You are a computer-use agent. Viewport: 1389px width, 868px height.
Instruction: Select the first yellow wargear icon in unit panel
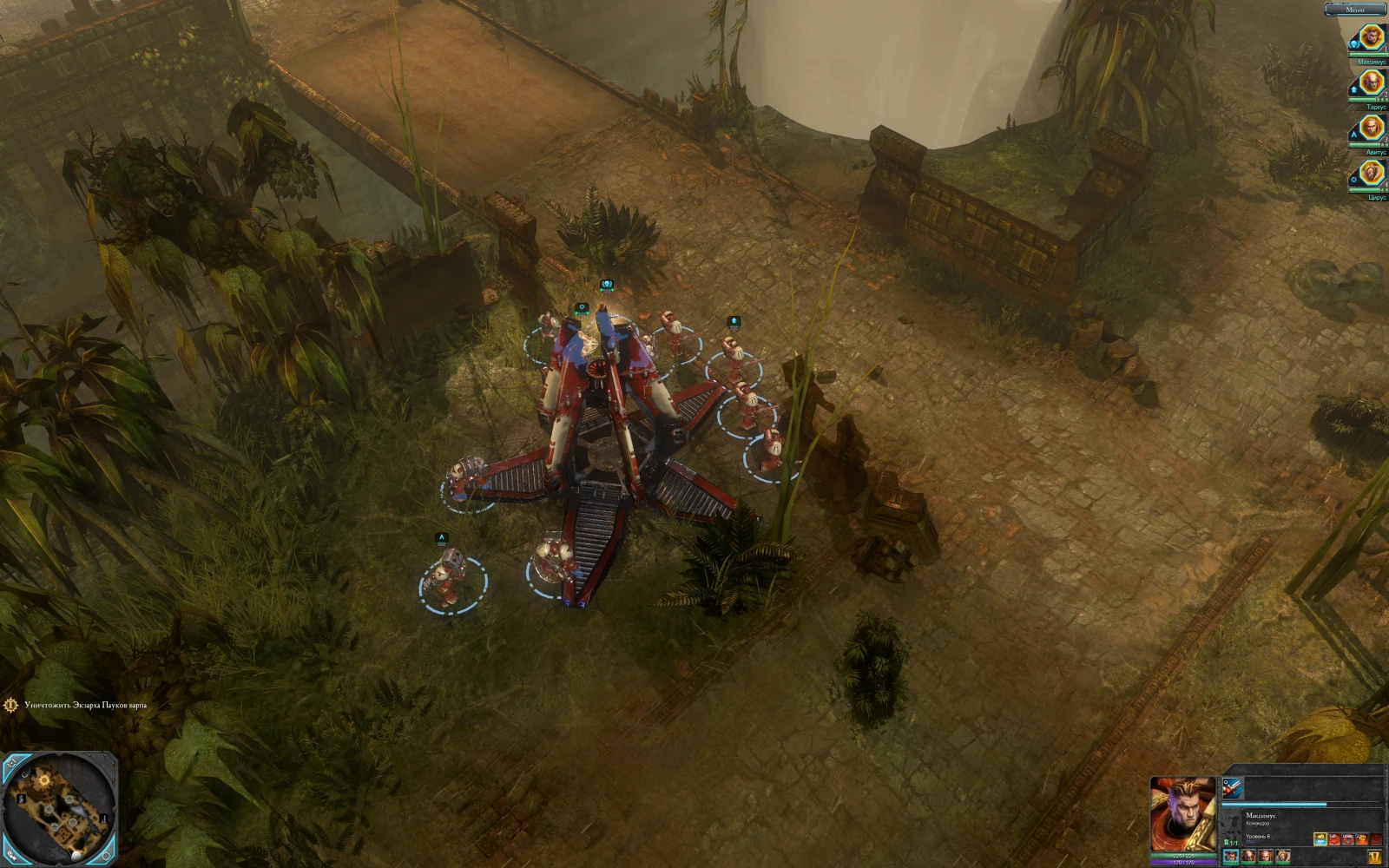pos(1320,838)
